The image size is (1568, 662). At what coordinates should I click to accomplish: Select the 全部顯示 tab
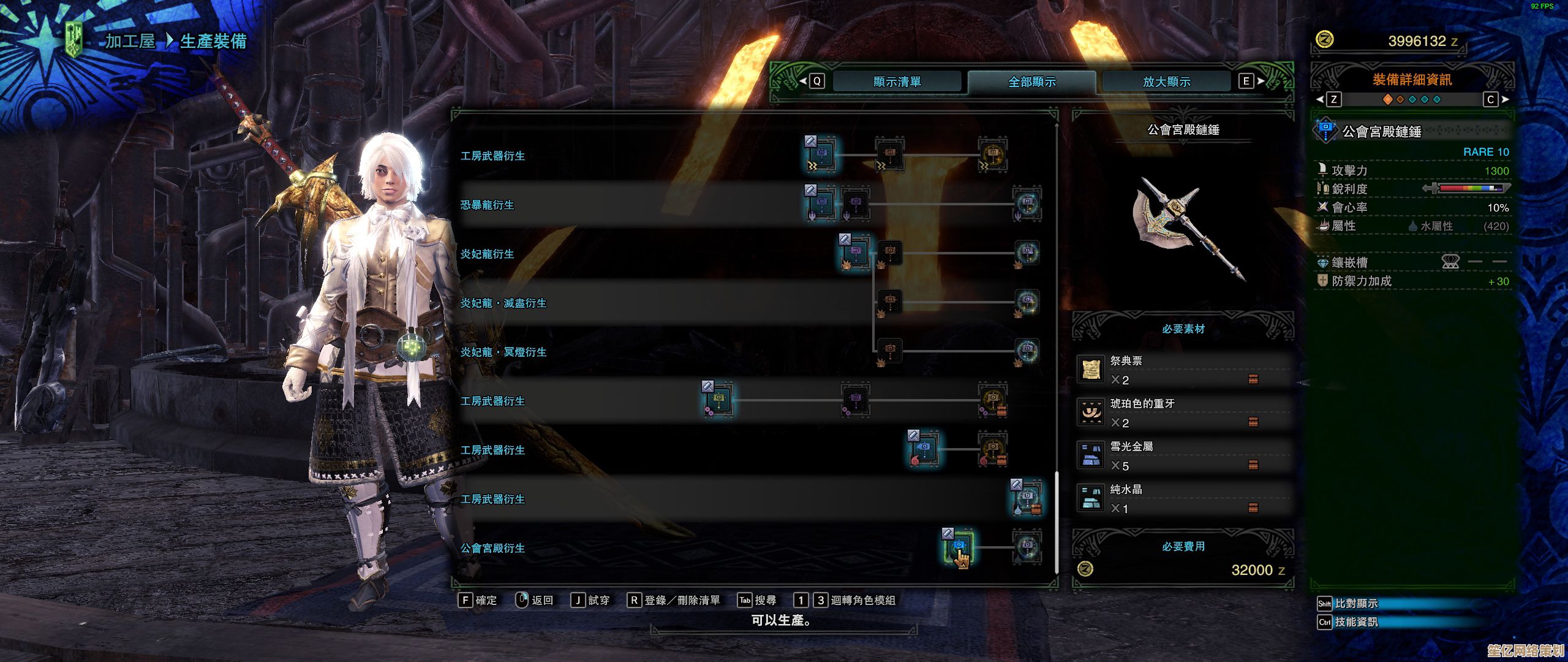(x=1031, y=82)
